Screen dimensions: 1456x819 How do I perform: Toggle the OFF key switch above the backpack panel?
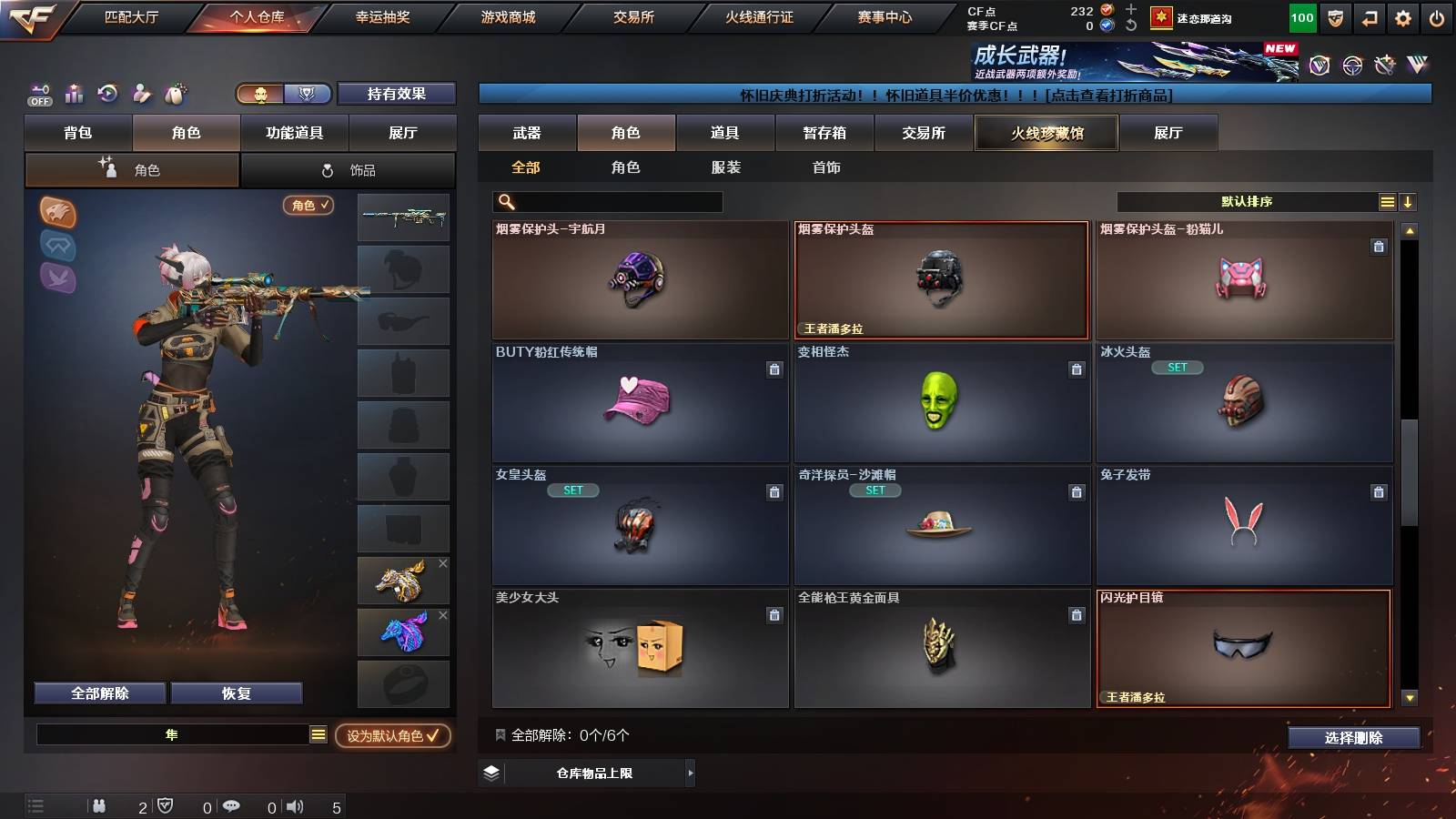(x=38, y=94)
